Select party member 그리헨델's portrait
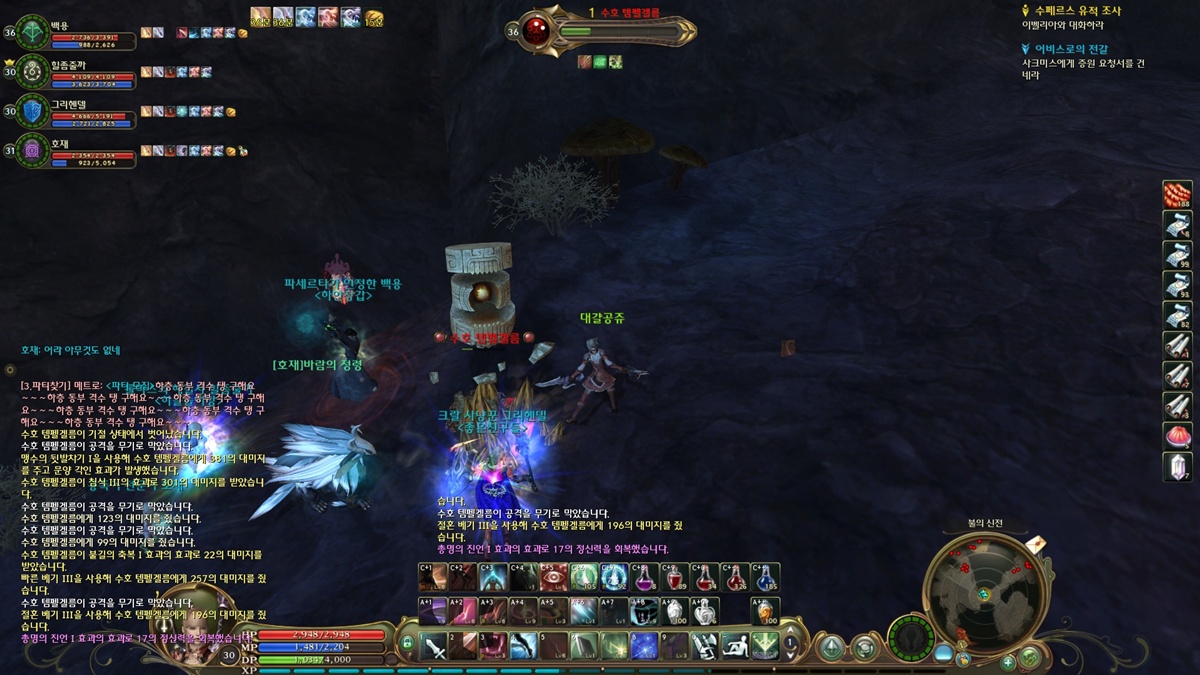 (x=32, y=111)
